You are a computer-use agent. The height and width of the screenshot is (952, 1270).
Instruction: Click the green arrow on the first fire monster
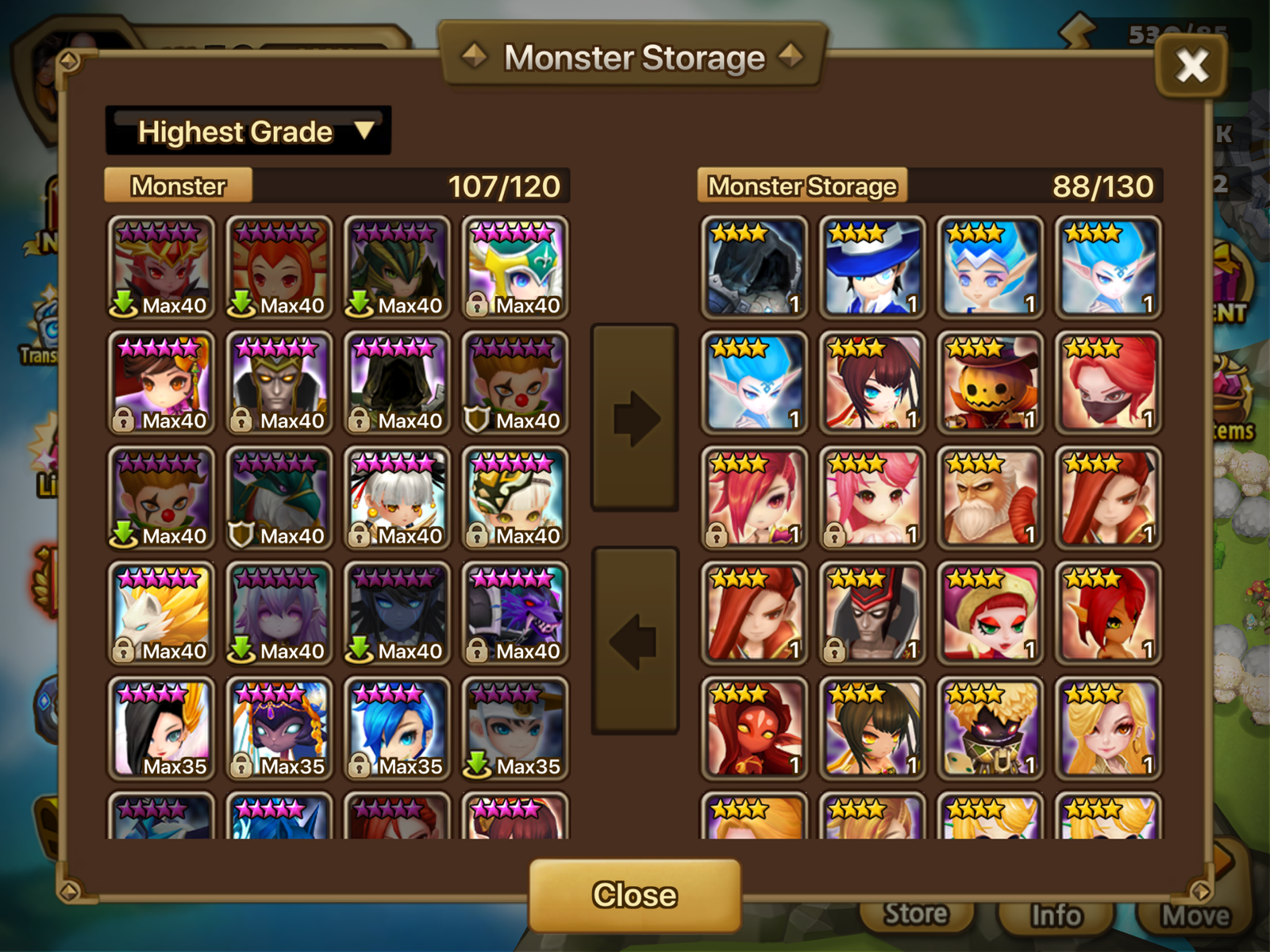point(125,302)
